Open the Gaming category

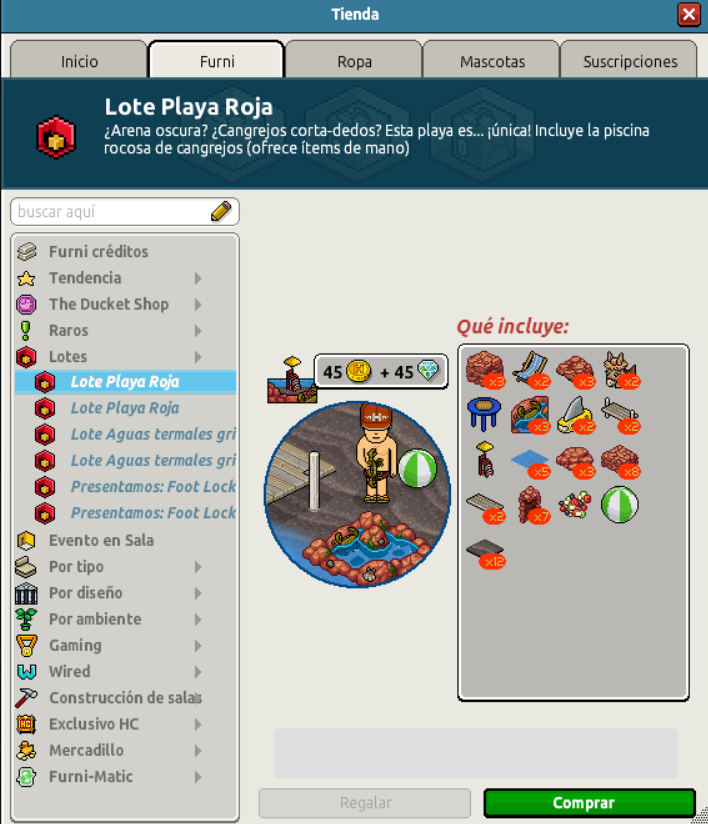[75, 645]
